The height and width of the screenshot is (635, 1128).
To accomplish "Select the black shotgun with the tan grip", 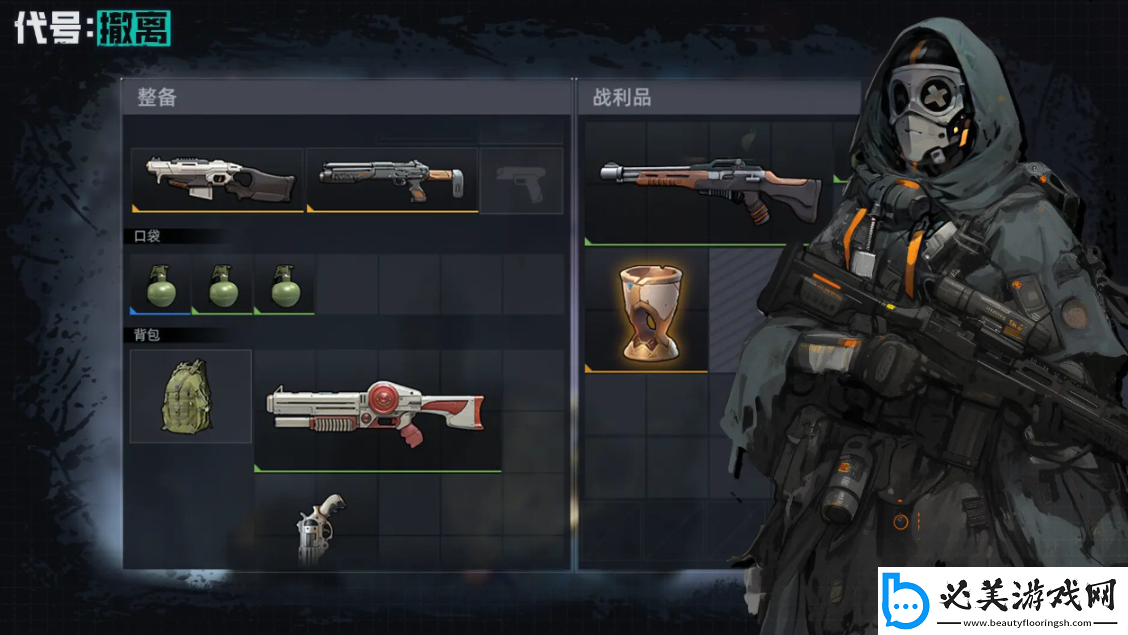I will [x=392, y=180].
